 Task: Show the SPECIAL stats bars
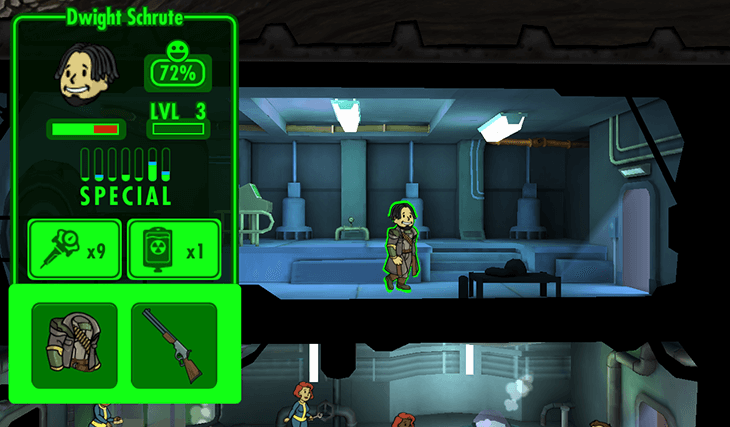click(x=125, y=176)
